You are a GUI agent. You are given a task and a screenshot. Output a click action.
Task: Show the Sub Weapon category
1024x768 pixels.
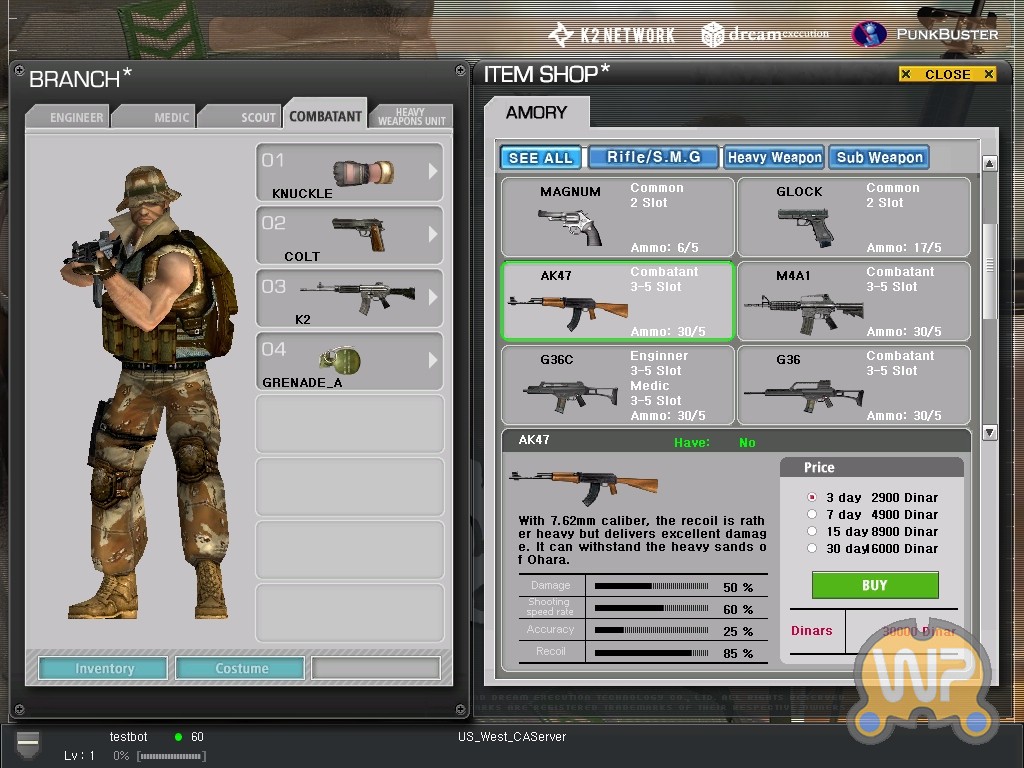coord(879,157)
